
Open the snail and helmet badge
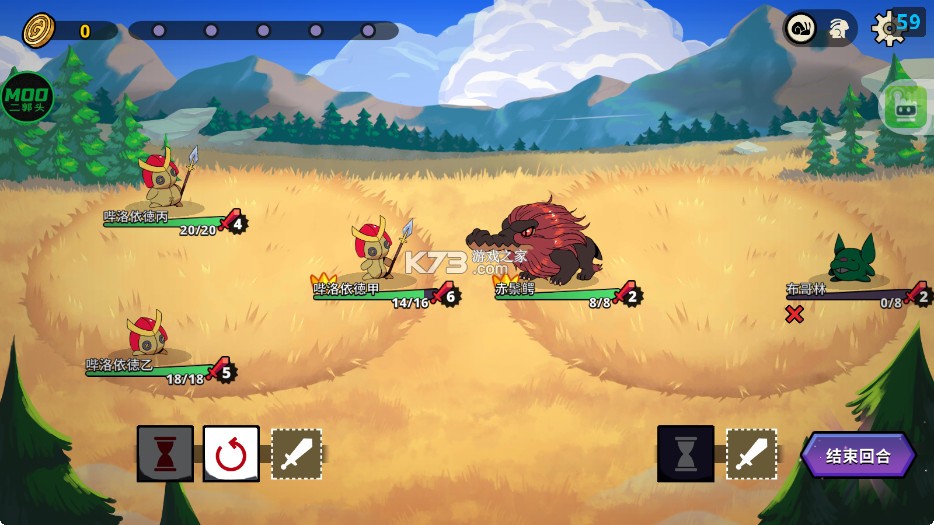[819, 28]
